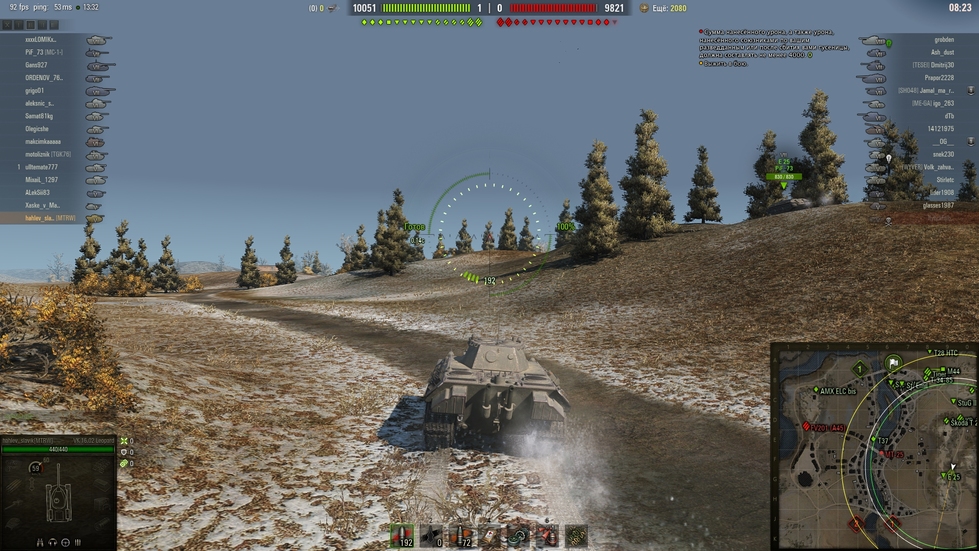Select the empty shell slot showing 0
Screen dimensions: 979x551
(x=431, y=535)
